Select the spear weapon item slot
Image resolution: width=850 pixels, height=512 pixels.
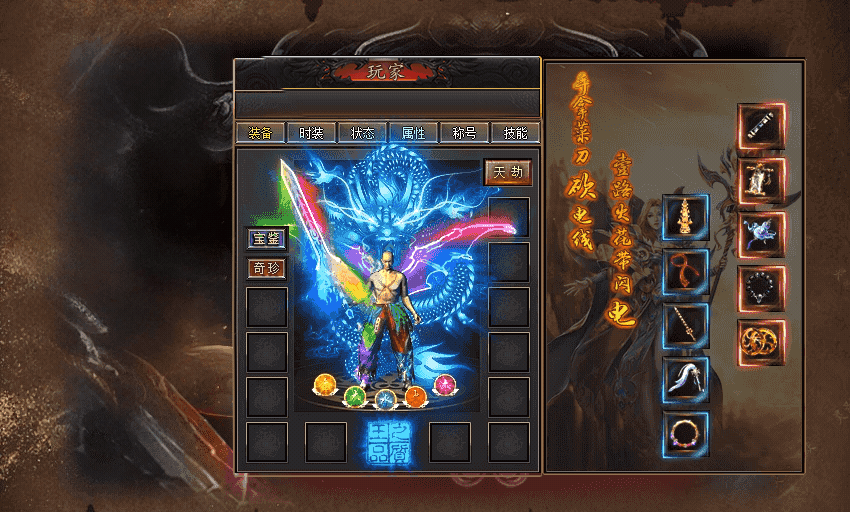pyautogui.click(x=685, y=326)
